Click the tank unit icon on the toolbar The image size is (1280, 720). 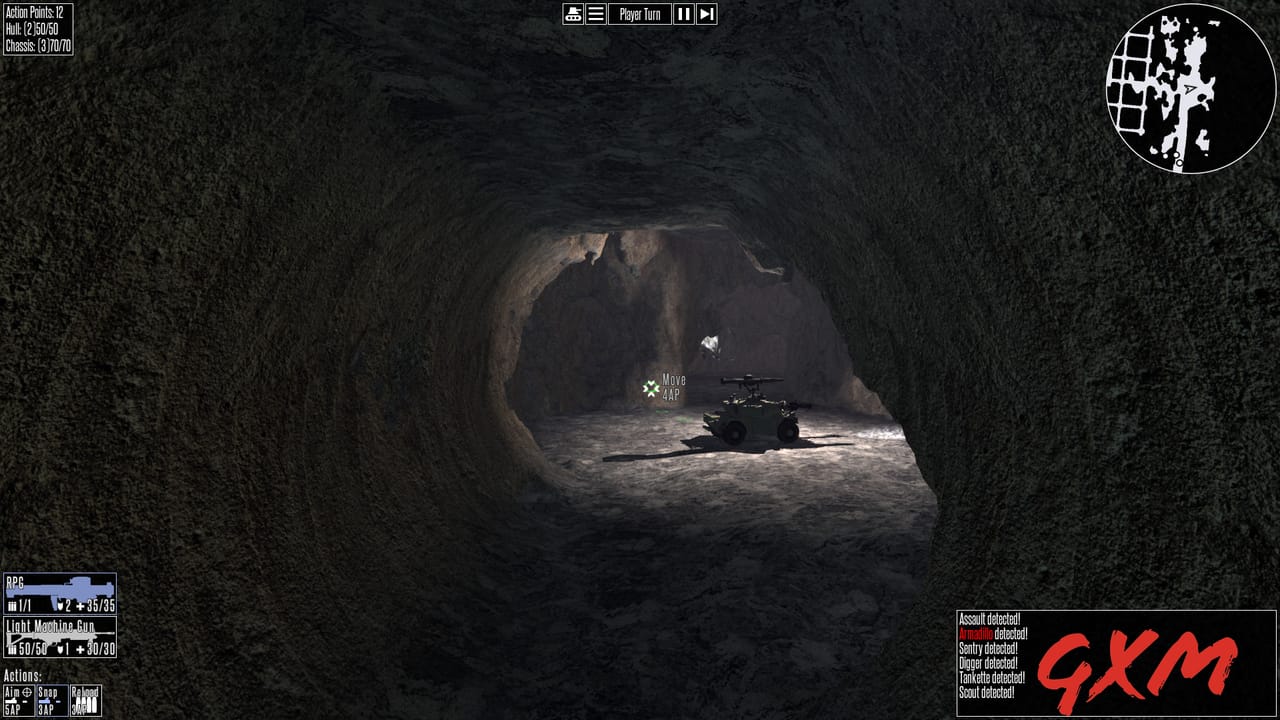tap(573, 14)
